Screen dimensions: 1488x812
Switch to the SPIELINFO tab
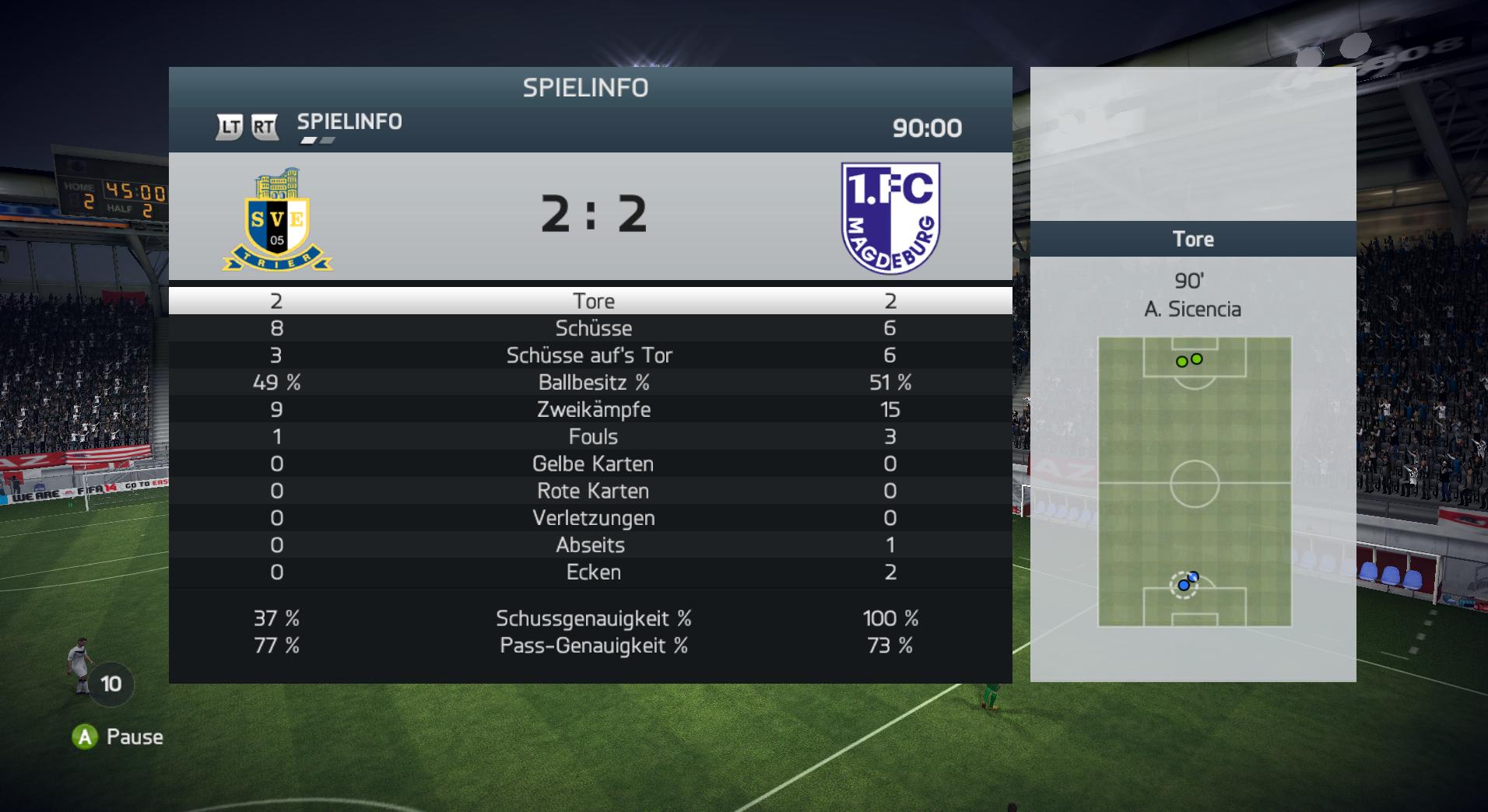[x=349, y=122]
